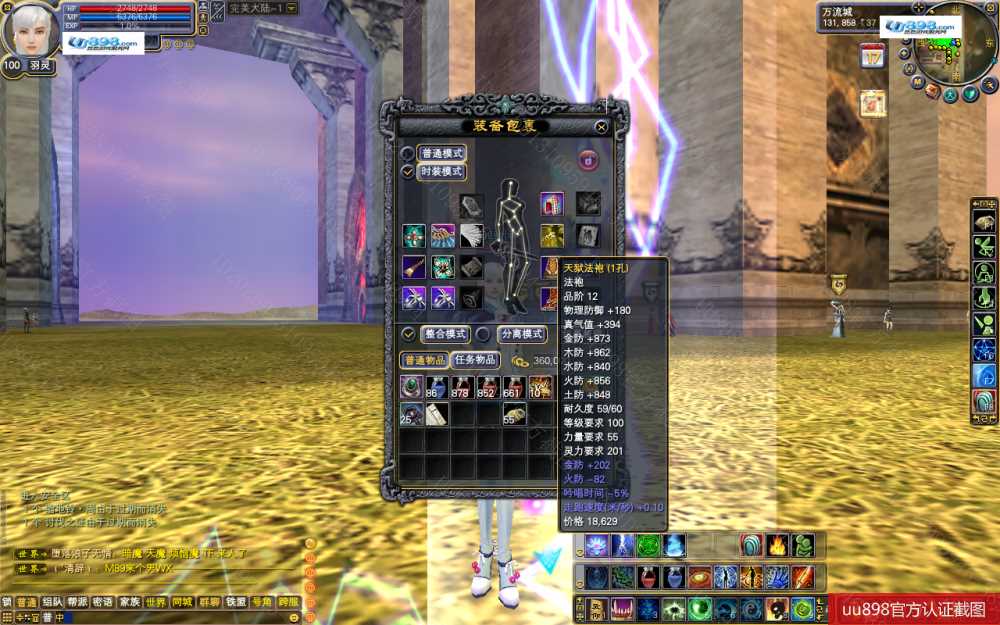Switch chat to the 帮派 channel

pyautogui.click(x=78, y=602)
